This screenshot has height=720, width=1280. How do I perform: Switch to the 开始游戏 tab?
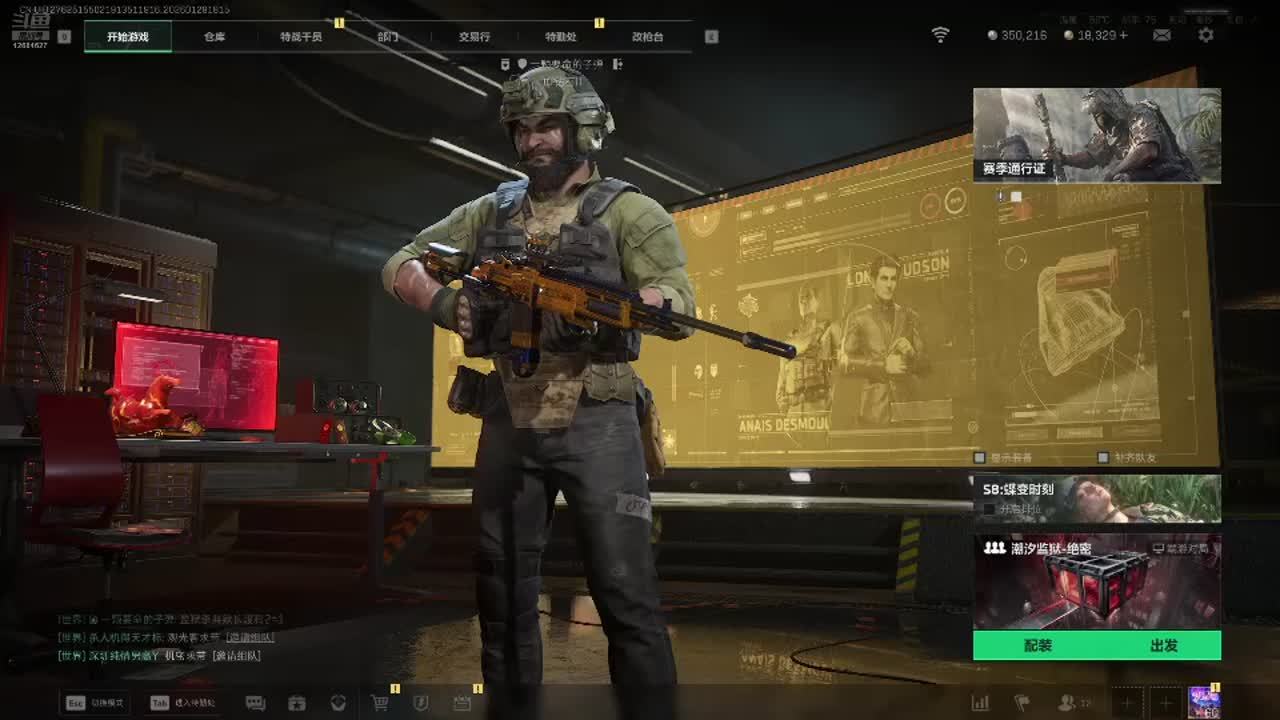(x=128, y=37)
